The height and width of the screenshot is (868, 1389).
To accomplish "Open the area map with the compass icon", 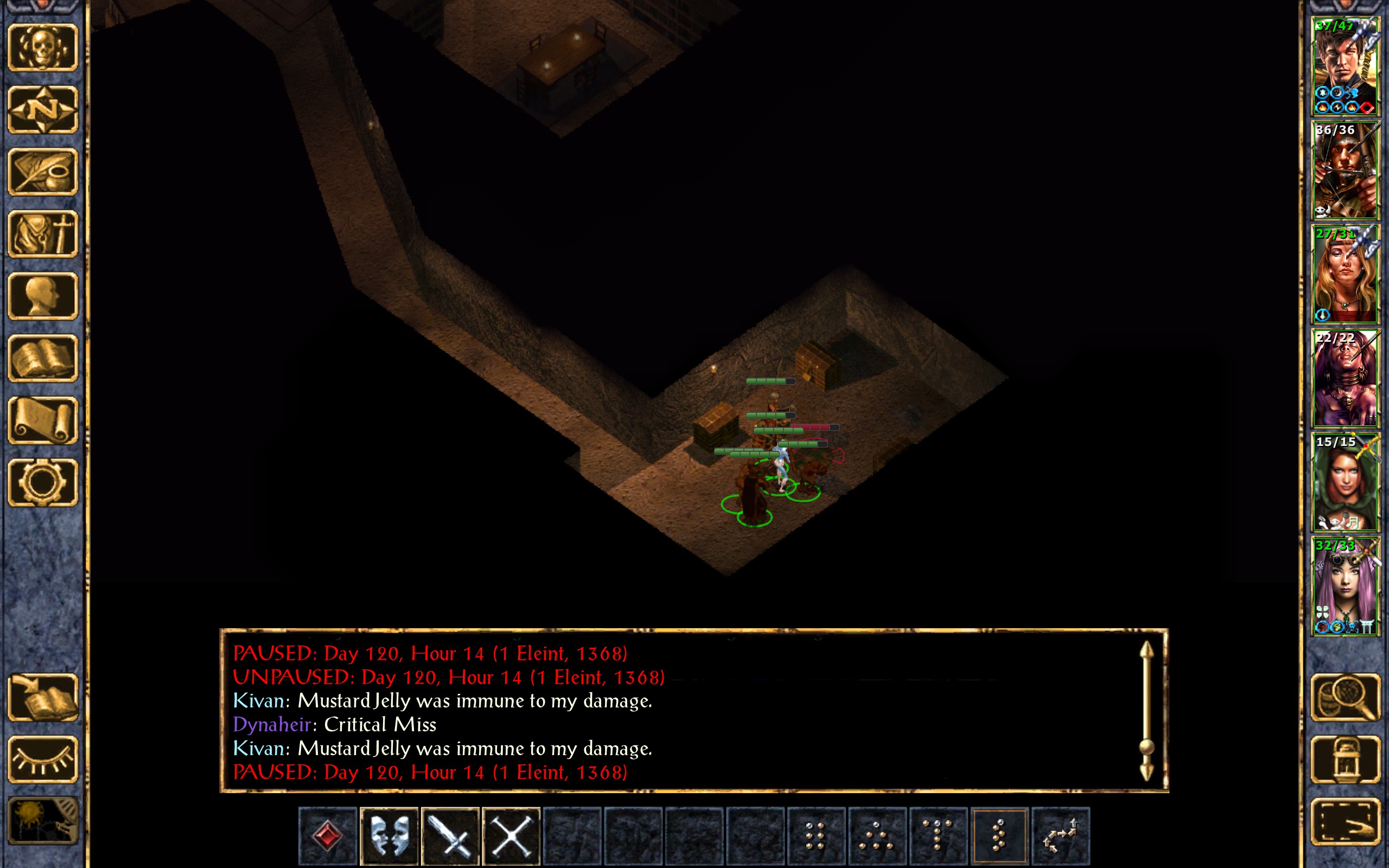I will tap(43, 110).
